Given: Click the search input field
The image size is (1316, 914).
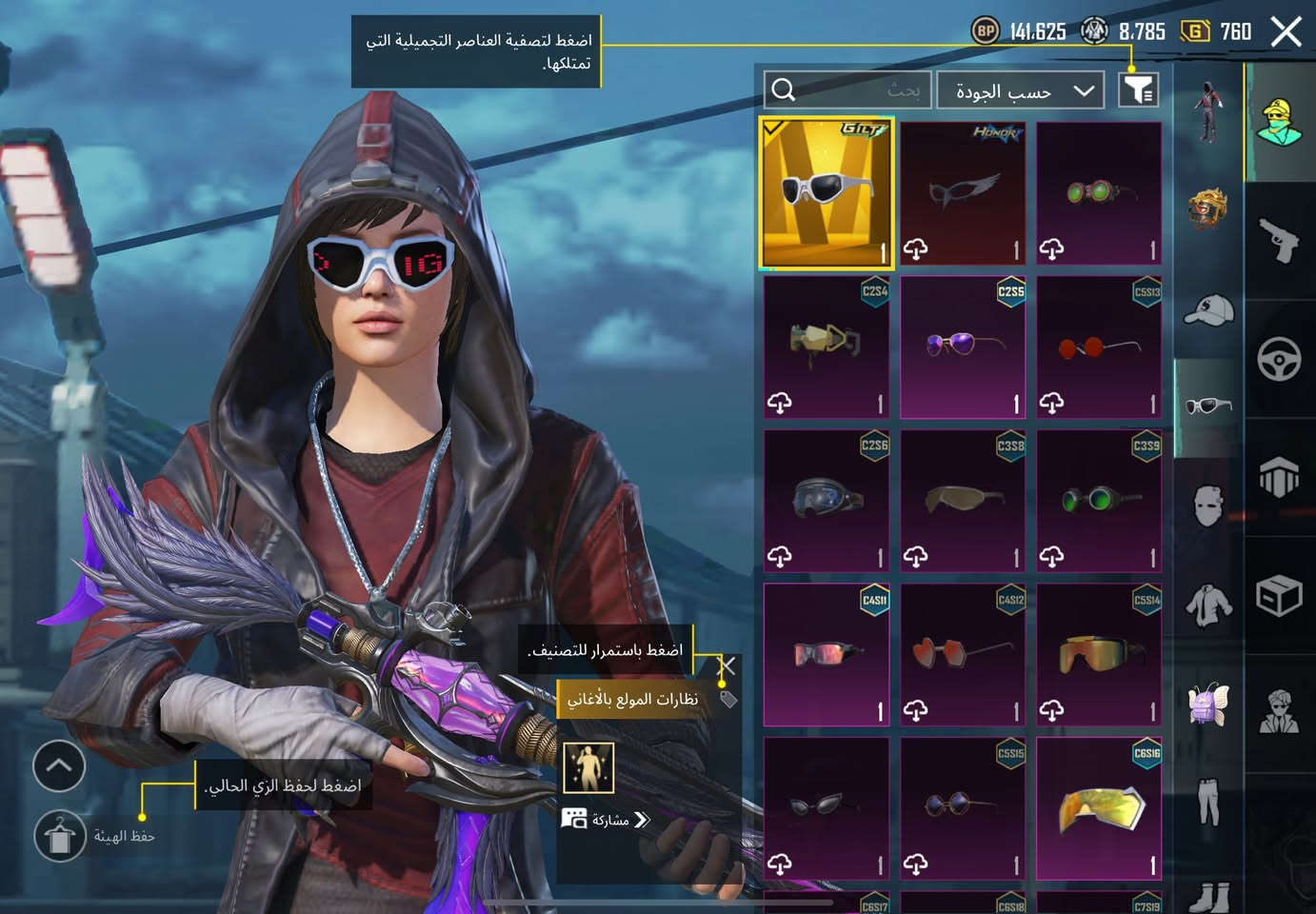Looking at the screenshot, I should click(x=847, y=90).
